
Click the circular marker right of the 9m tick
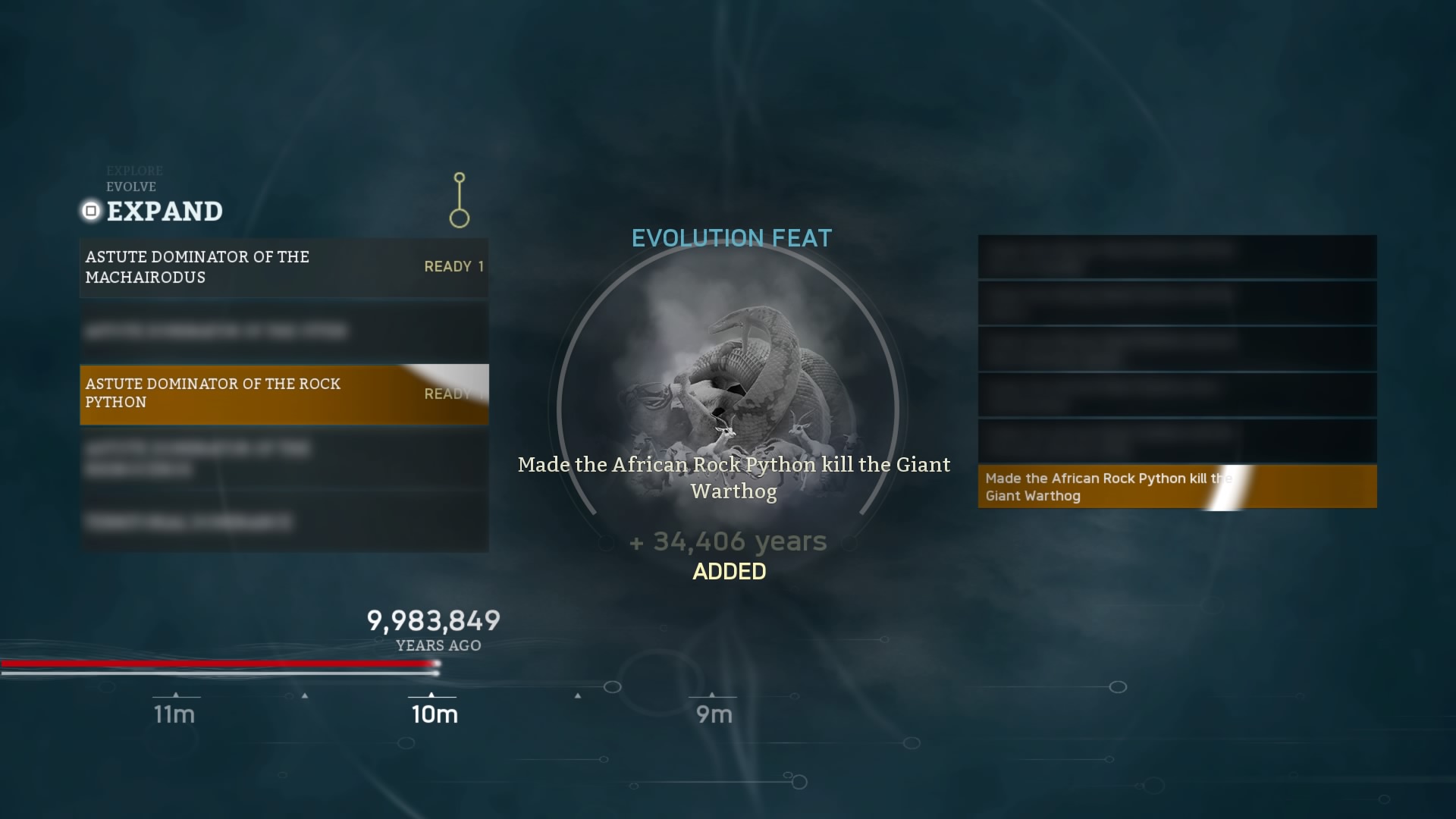pos(794,695)
